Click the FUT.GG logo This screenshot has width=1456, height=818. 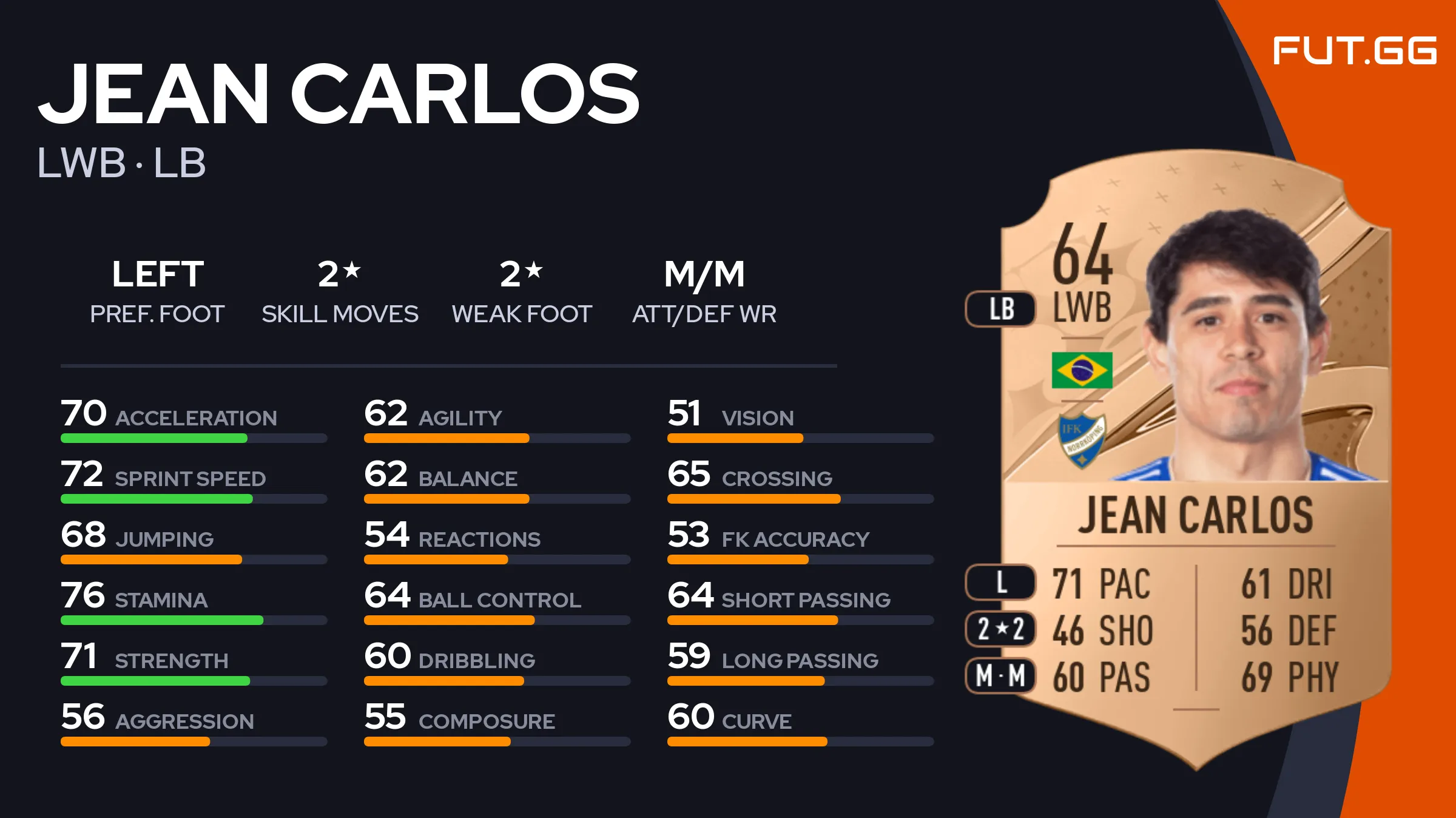(x=1354, y=51)
